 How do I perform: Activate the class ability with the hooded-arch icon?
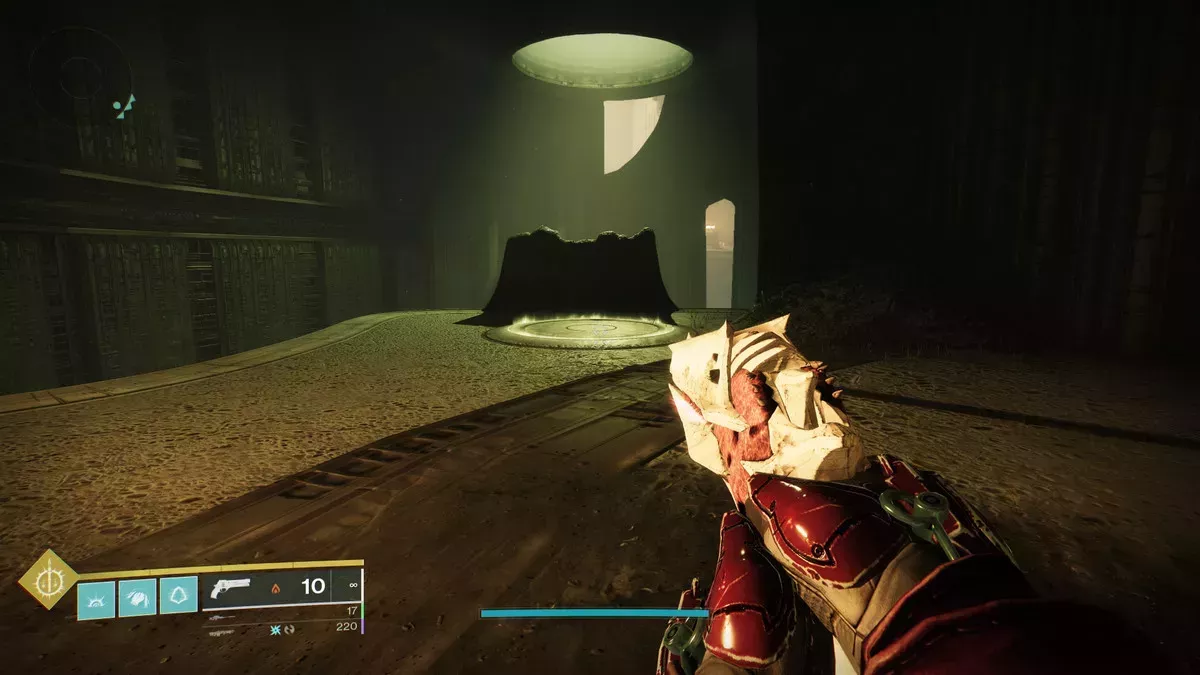pyautogui.click(x=178, y=597)
